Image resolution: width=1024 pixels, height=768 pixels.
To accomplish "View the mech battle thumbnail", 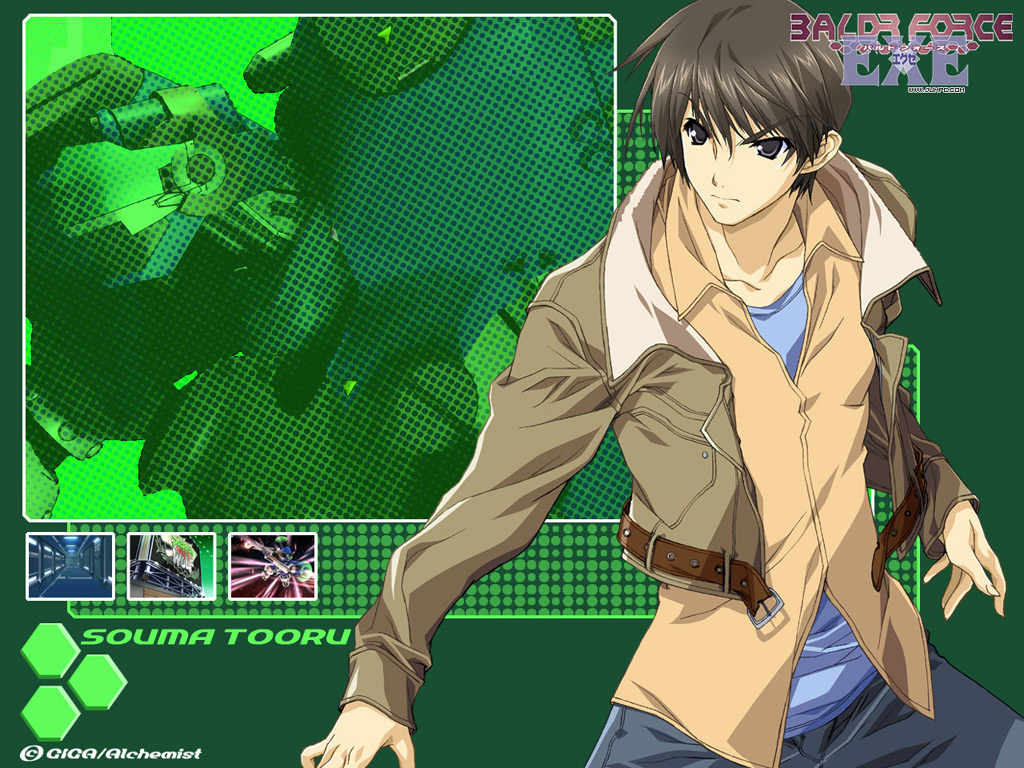I will point(272,566).
